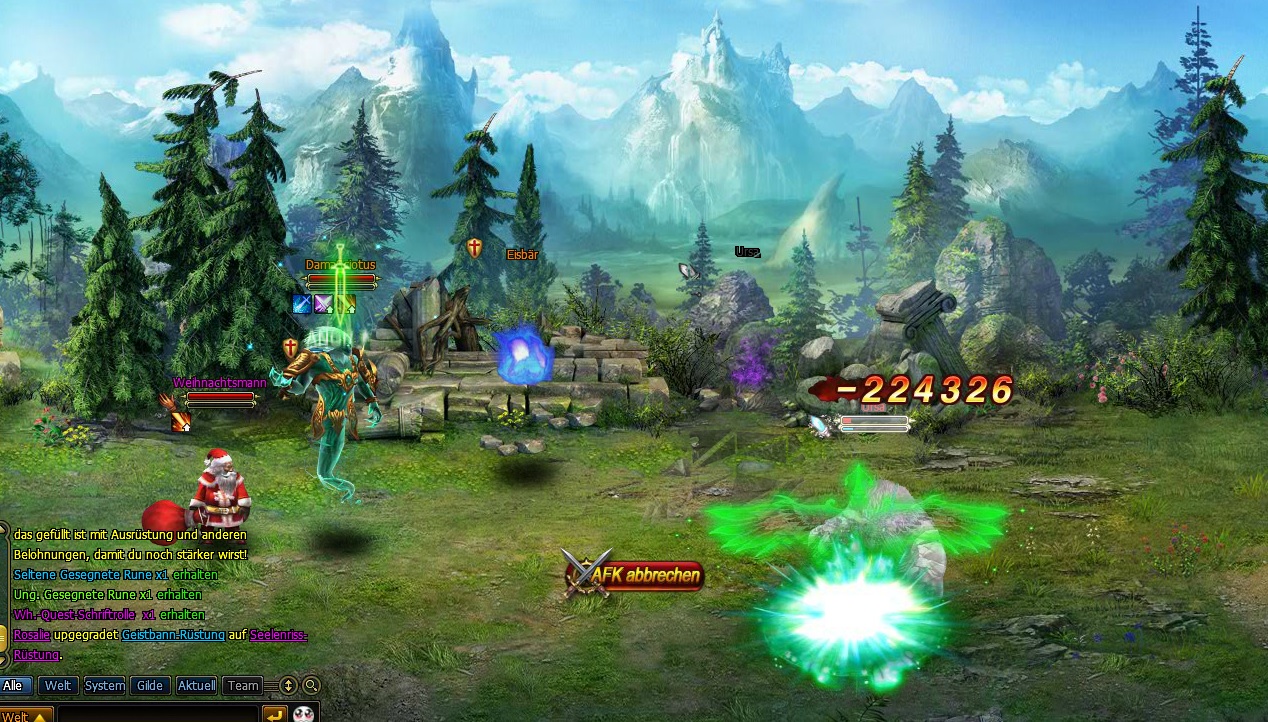Click the Rosalie player name link
This screenshot has height=722, width=1268.
31,635
